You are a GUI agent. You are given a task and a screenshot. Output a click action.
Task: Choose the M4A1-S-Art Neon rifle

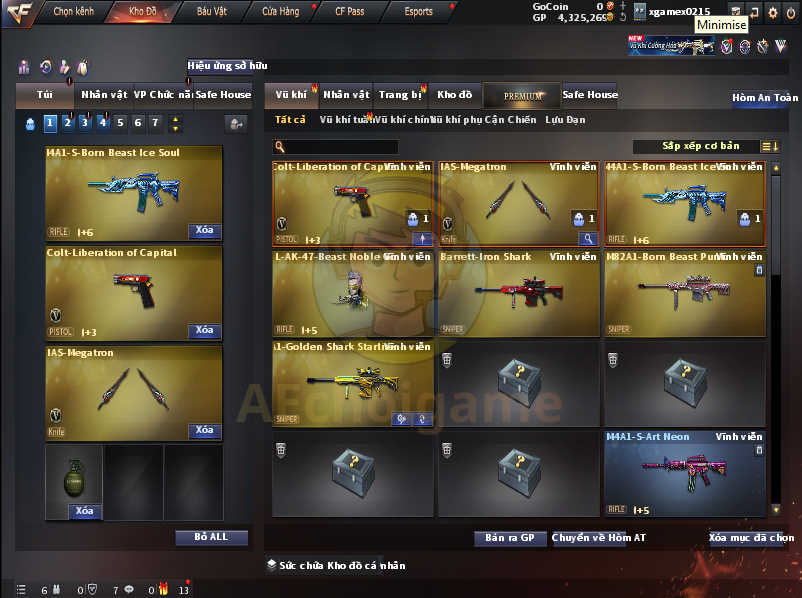tap(685, 474)
